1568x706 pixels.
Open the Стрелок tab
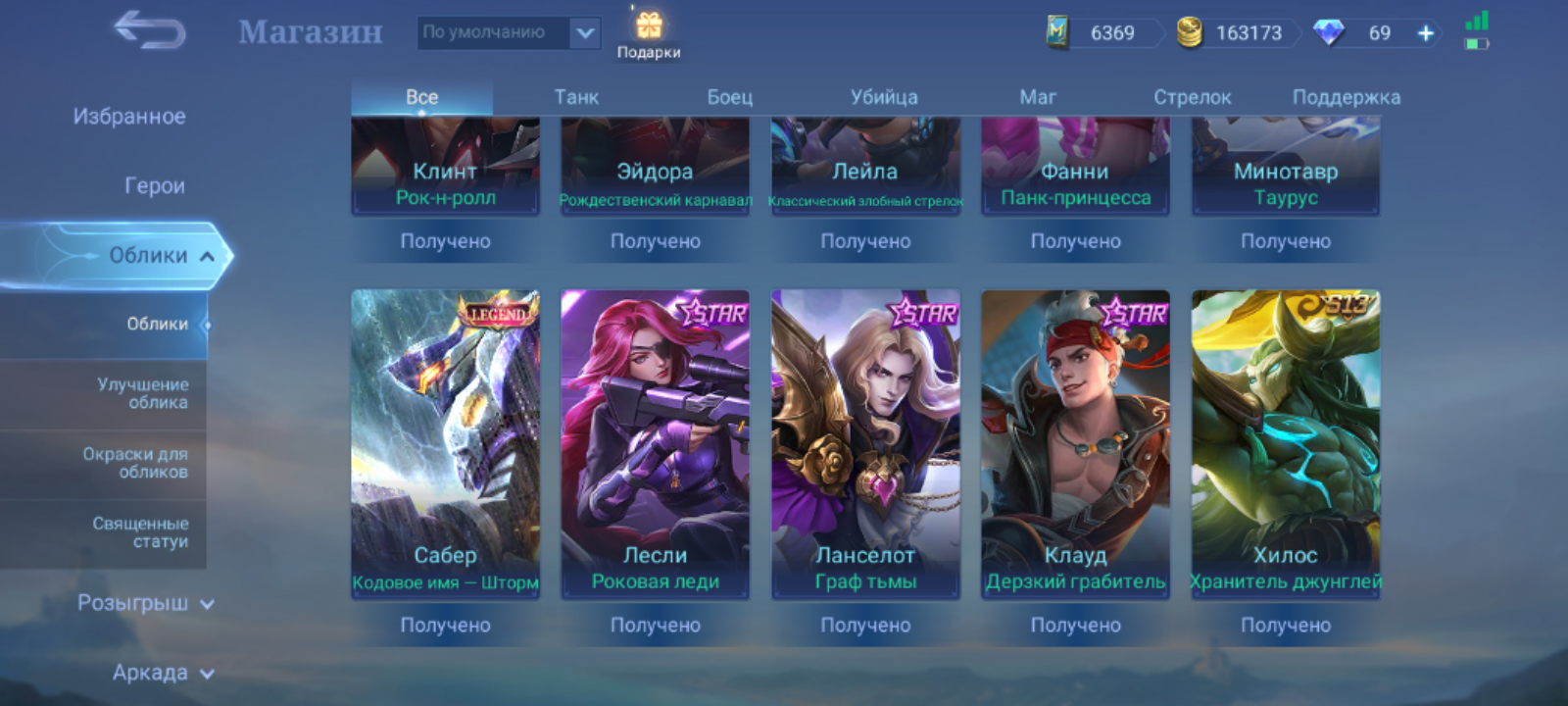pos(1192,97)
